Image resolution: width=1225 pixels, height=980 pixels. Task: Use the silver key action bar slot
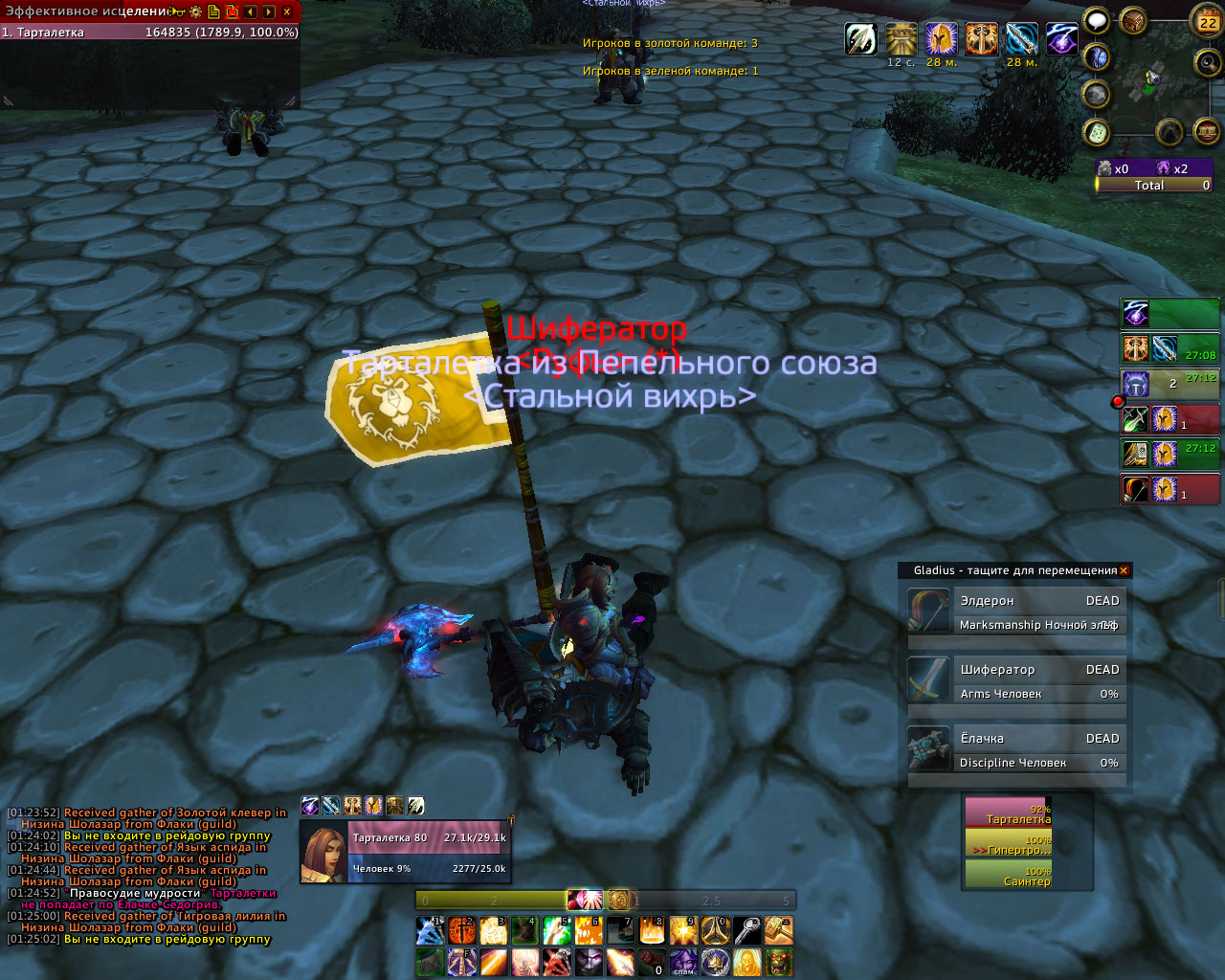pos(746,930)
